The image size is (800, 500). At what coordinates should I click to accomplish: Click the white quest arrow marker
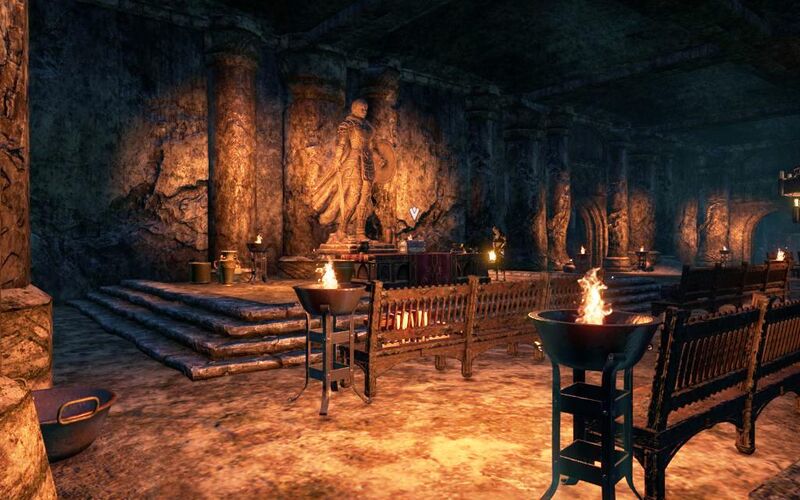414,213
